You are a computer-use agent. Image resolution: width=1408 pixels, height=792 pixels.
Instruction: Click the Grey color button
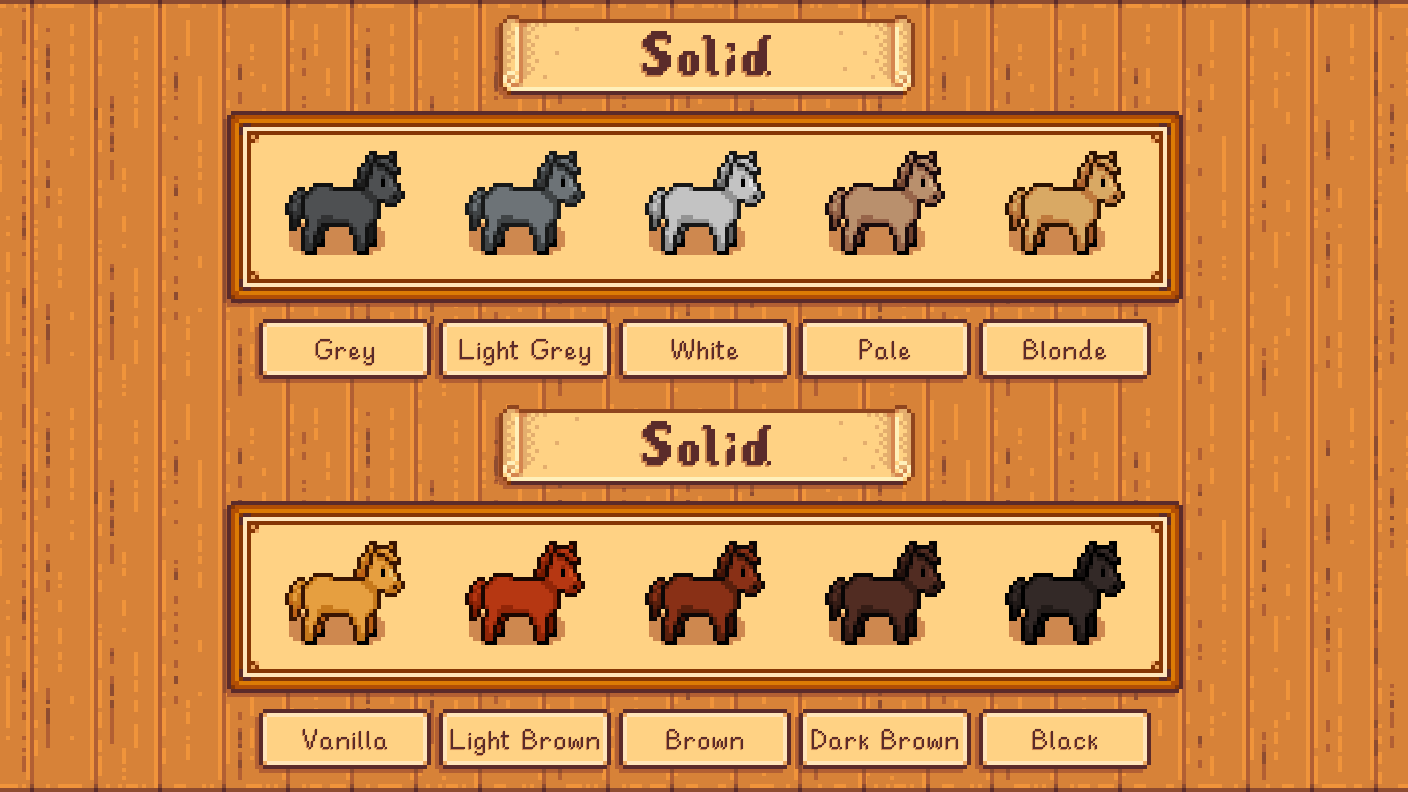click(344, 350)
